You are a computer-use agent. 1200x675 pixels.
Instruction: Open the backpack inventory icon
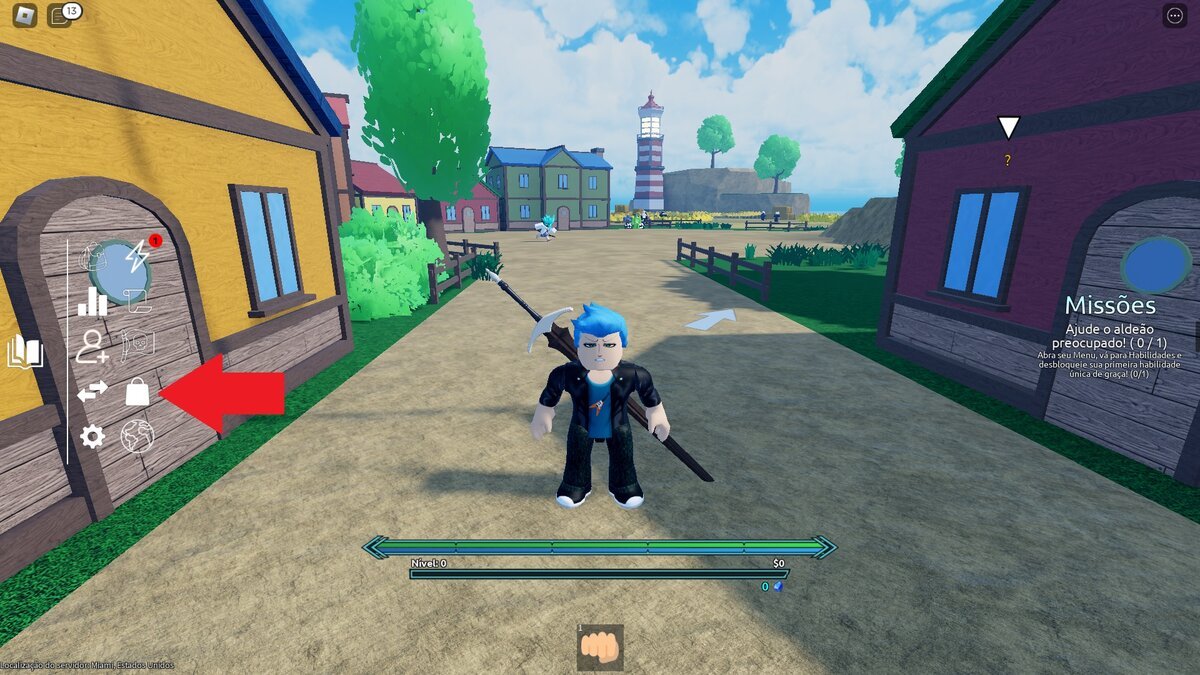pos(93,257)
